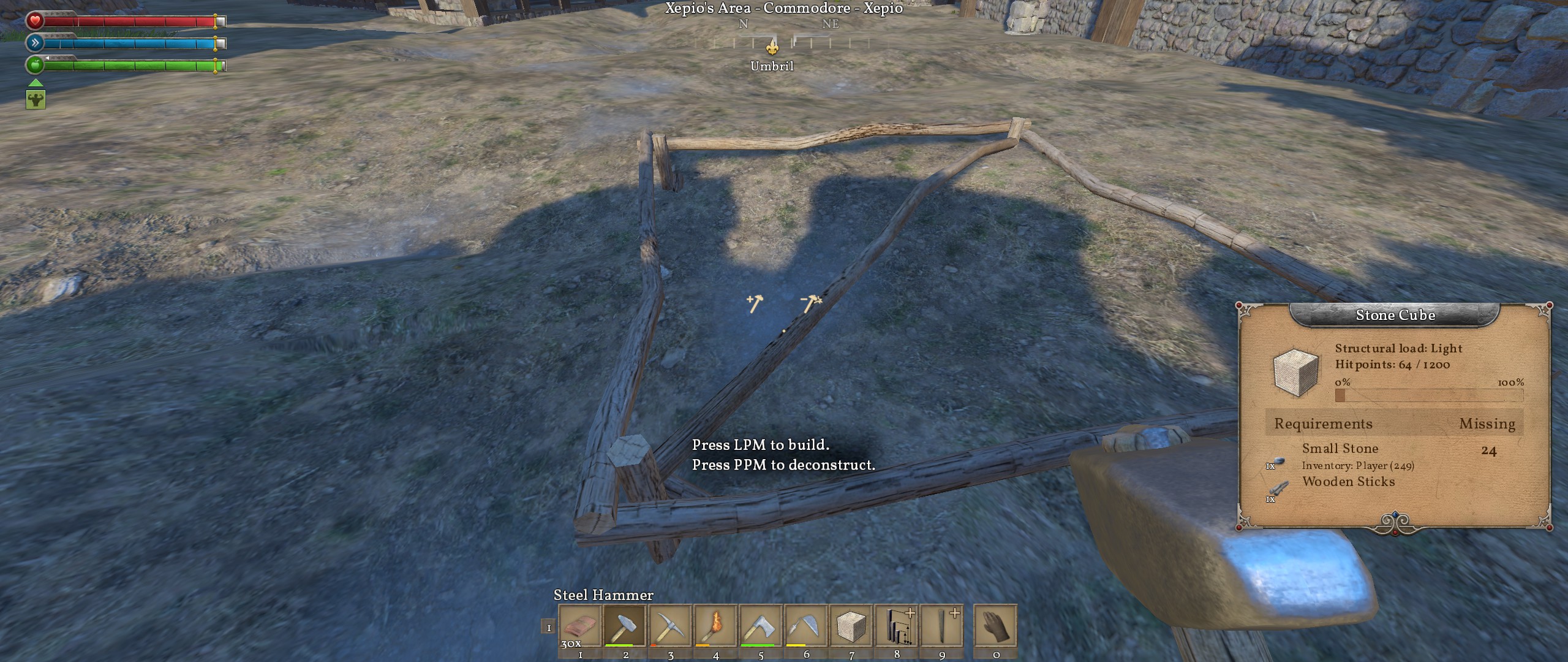Click the Wooden Sticks requirement row
The width and height of the screenshot is (1568, 662).
coord(1348,482)
